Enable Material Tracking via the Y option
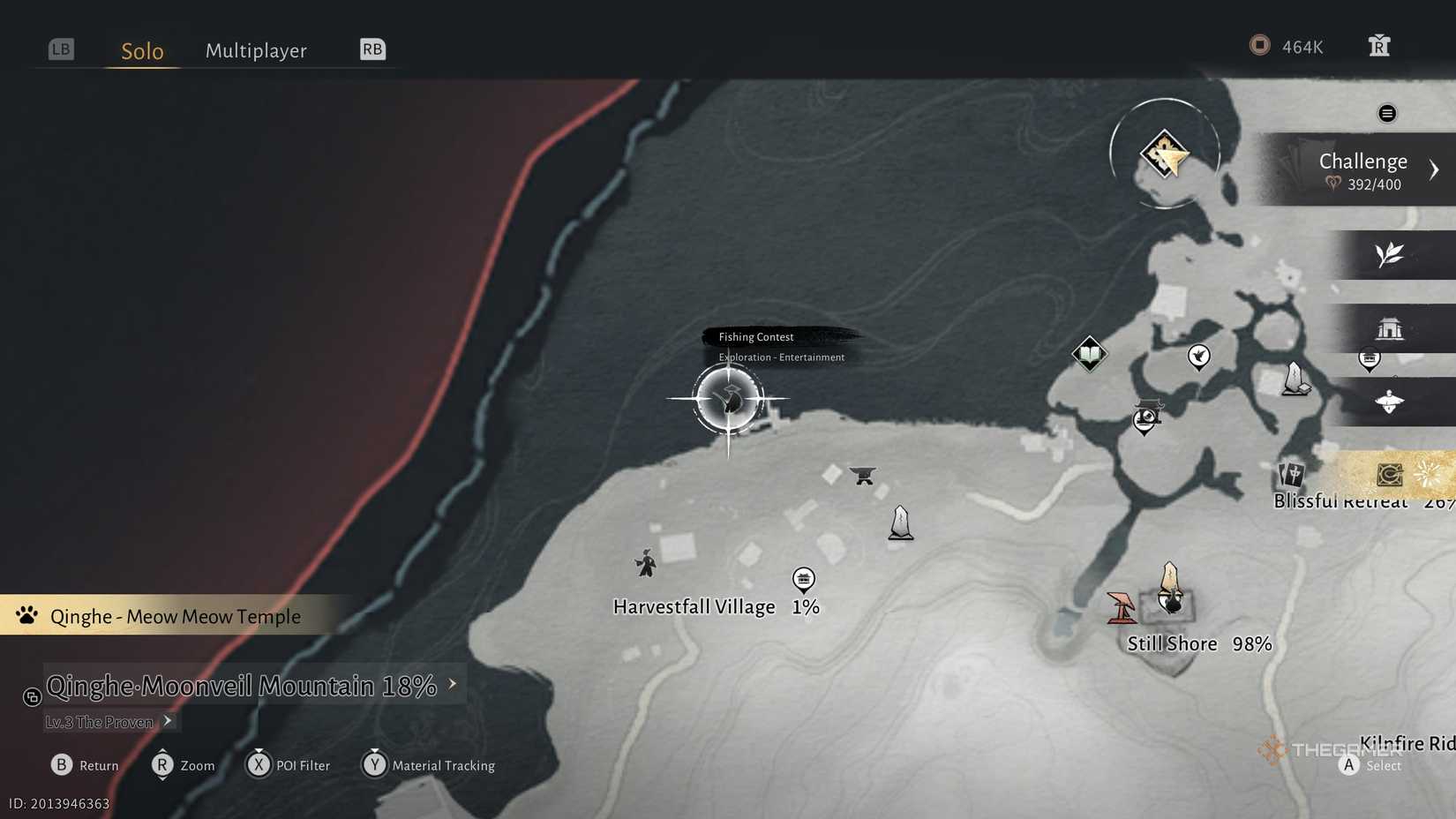The width and height of the screenshot is (1456, 819). (x=375, y=765)
